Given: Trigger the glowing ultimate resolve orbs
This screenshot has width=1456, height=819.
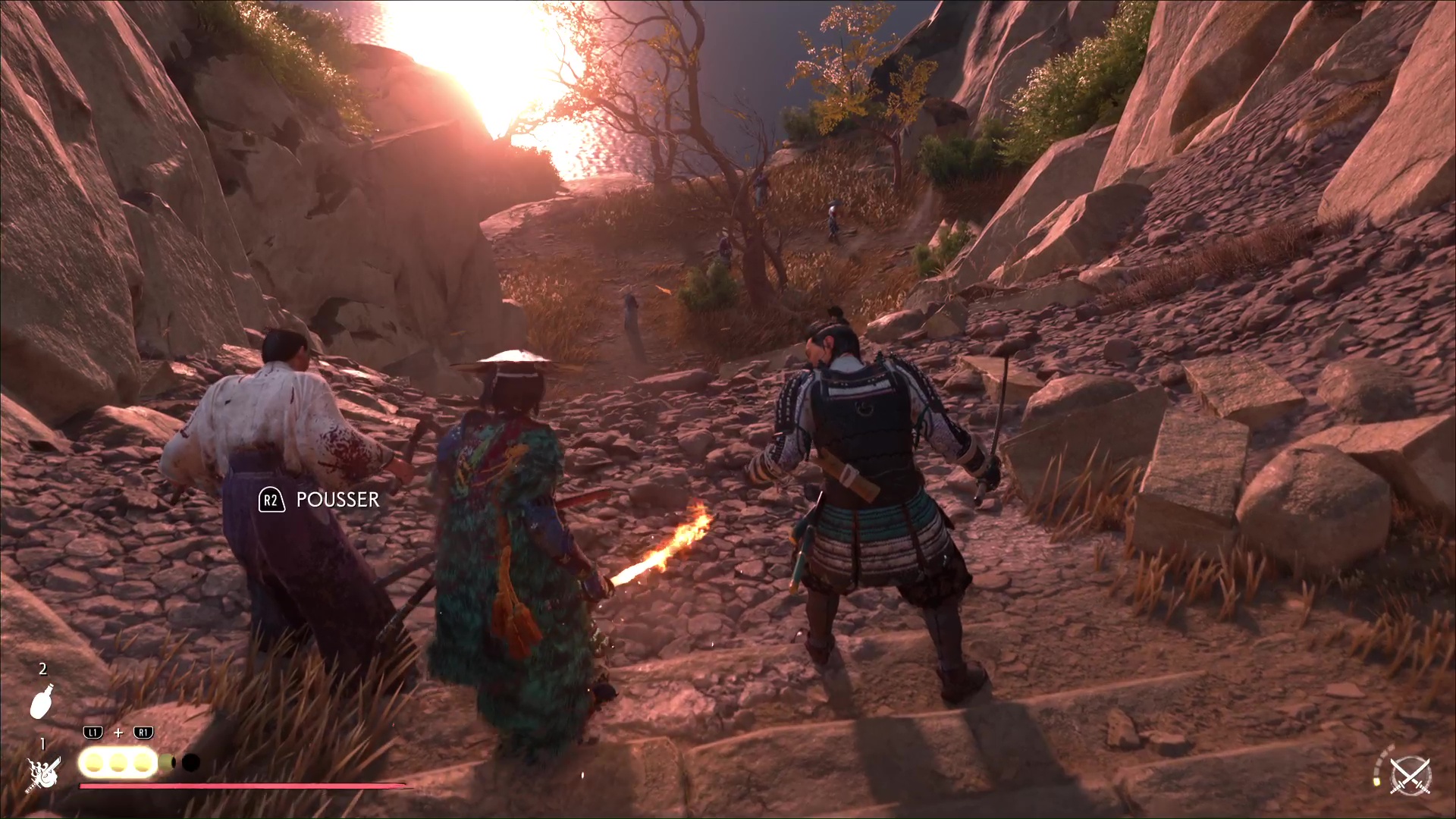Looking at the screenshot, I should [118, 762].
